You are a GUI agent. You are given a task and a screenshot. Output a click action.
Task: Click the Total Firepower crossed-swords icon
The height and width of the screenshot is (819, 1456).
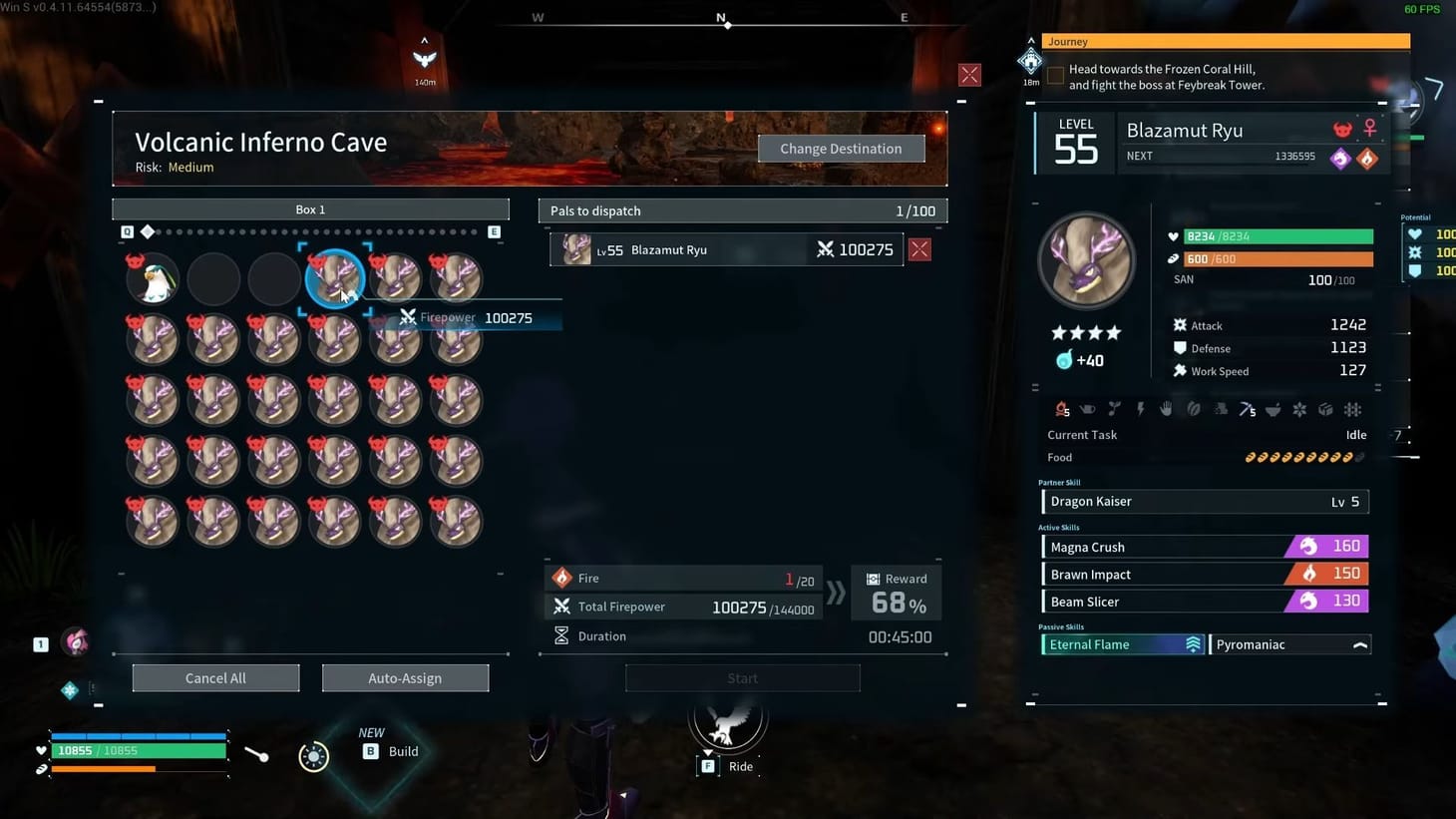pos(561,607)
